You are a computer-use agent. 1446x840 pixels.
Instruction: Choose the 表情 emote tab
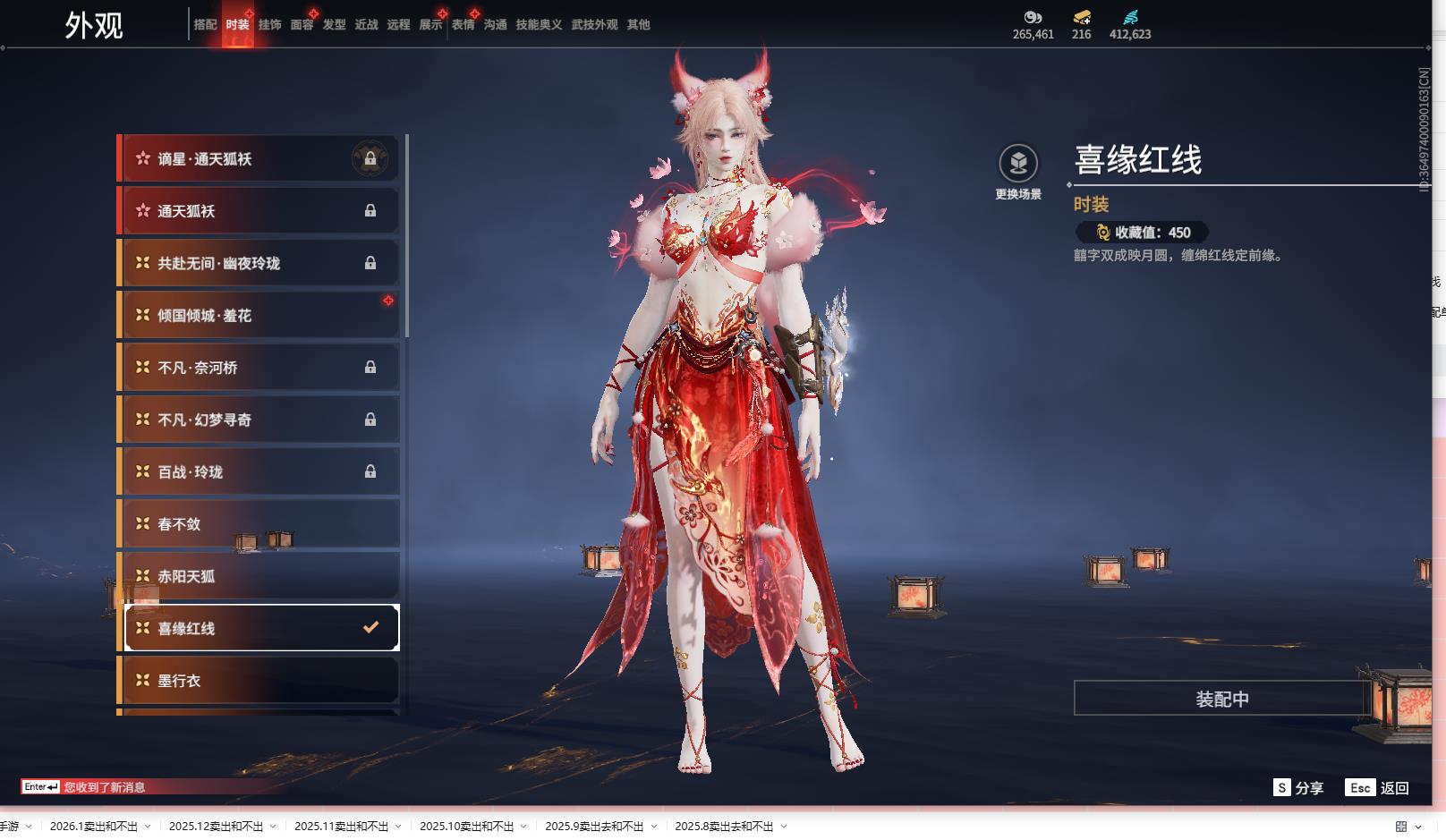463,25
